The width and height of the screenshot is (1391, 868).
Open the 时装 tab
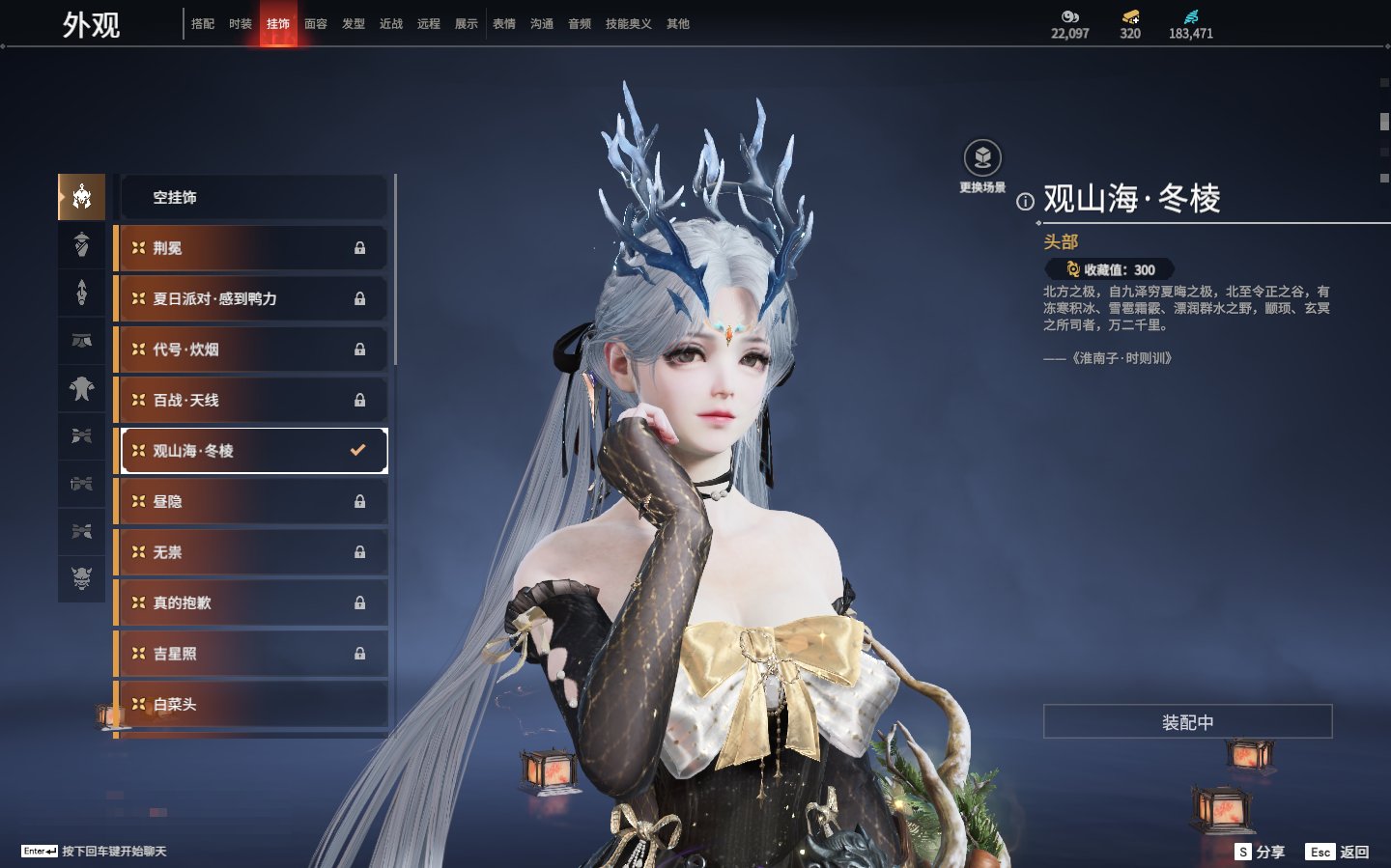click(241, 24)
